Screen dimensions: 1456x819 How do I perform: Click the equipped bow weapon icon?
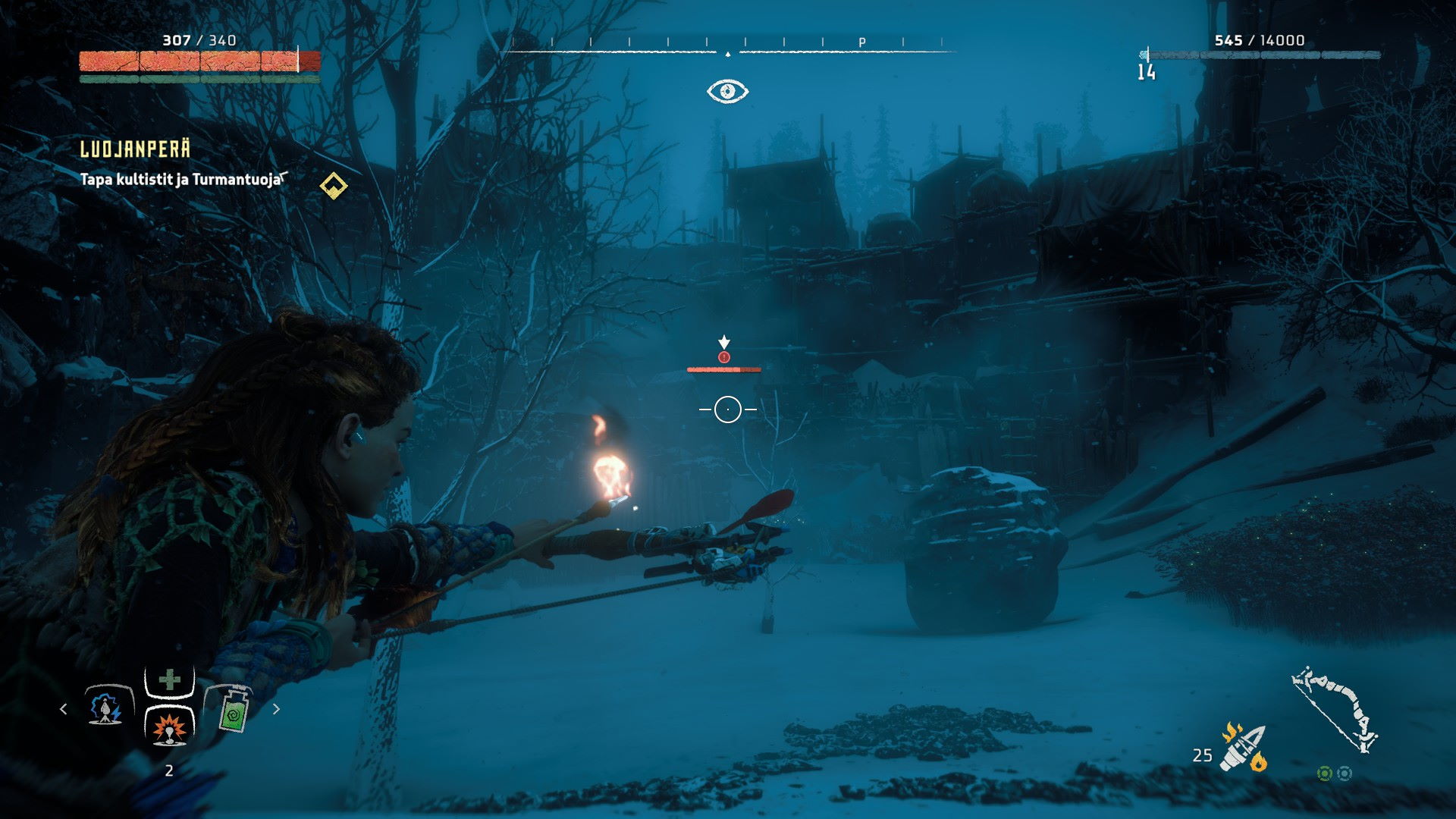pos(1335,709)
